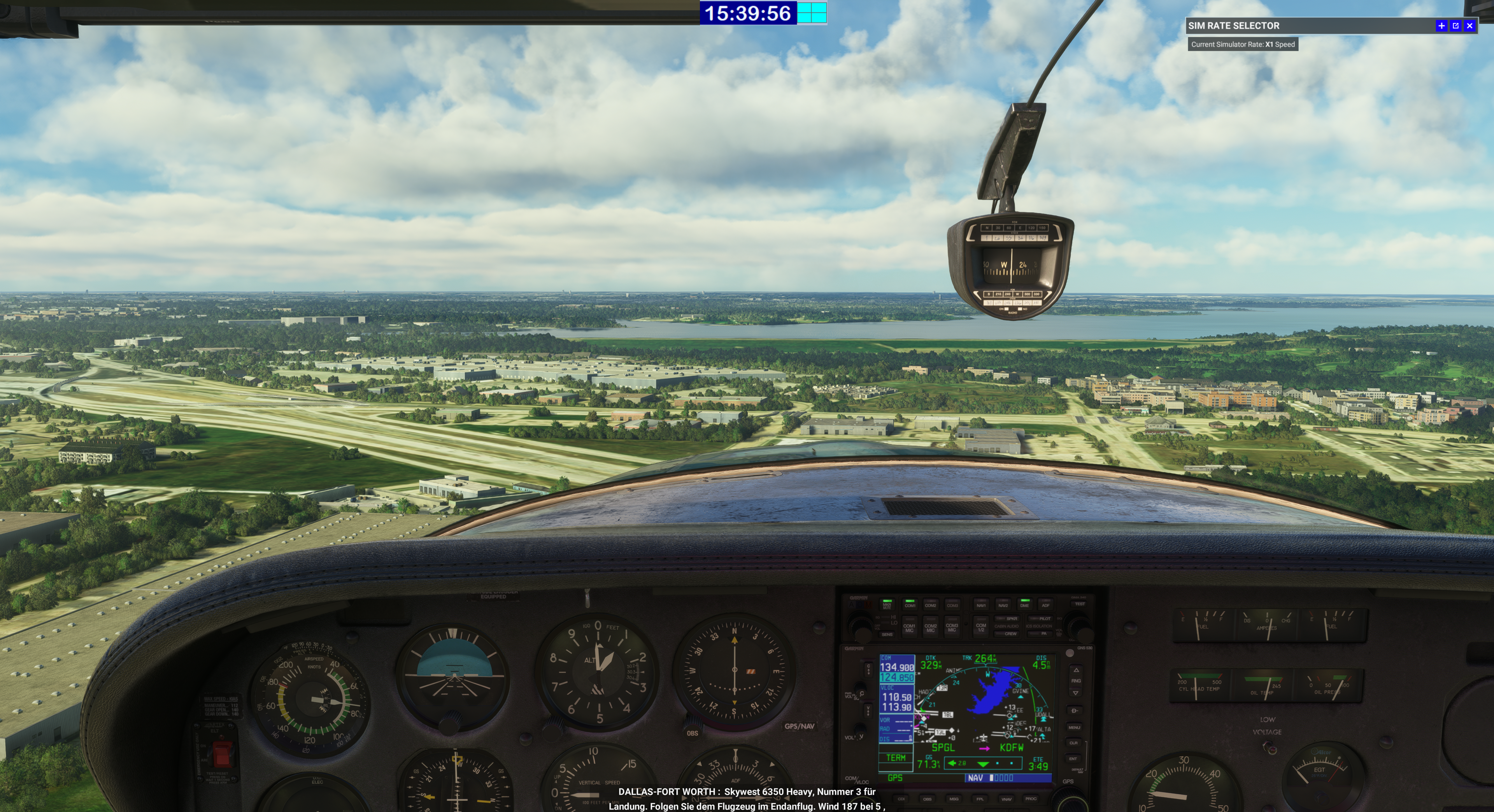Toggle the ADF audio button
The image size is (1494, 812).
pos(1045,604)
